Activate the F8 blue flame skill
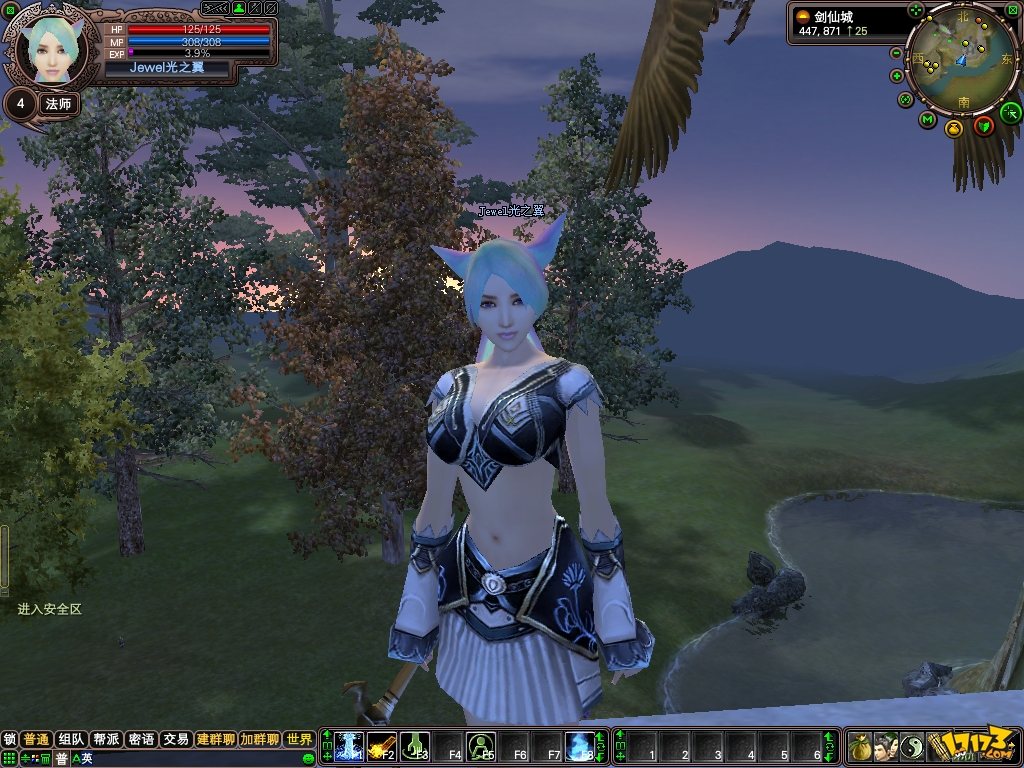The height and width of the screenshot is (768, 1024). 579,747
